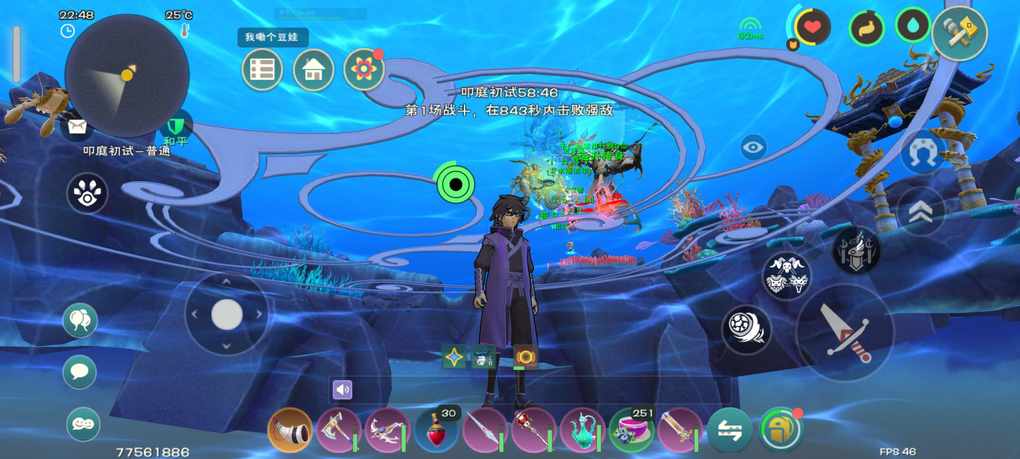Viewport: 1020px width, 459px height.
Task: Activate the three beast heads skill
Action: pos(786,277)
